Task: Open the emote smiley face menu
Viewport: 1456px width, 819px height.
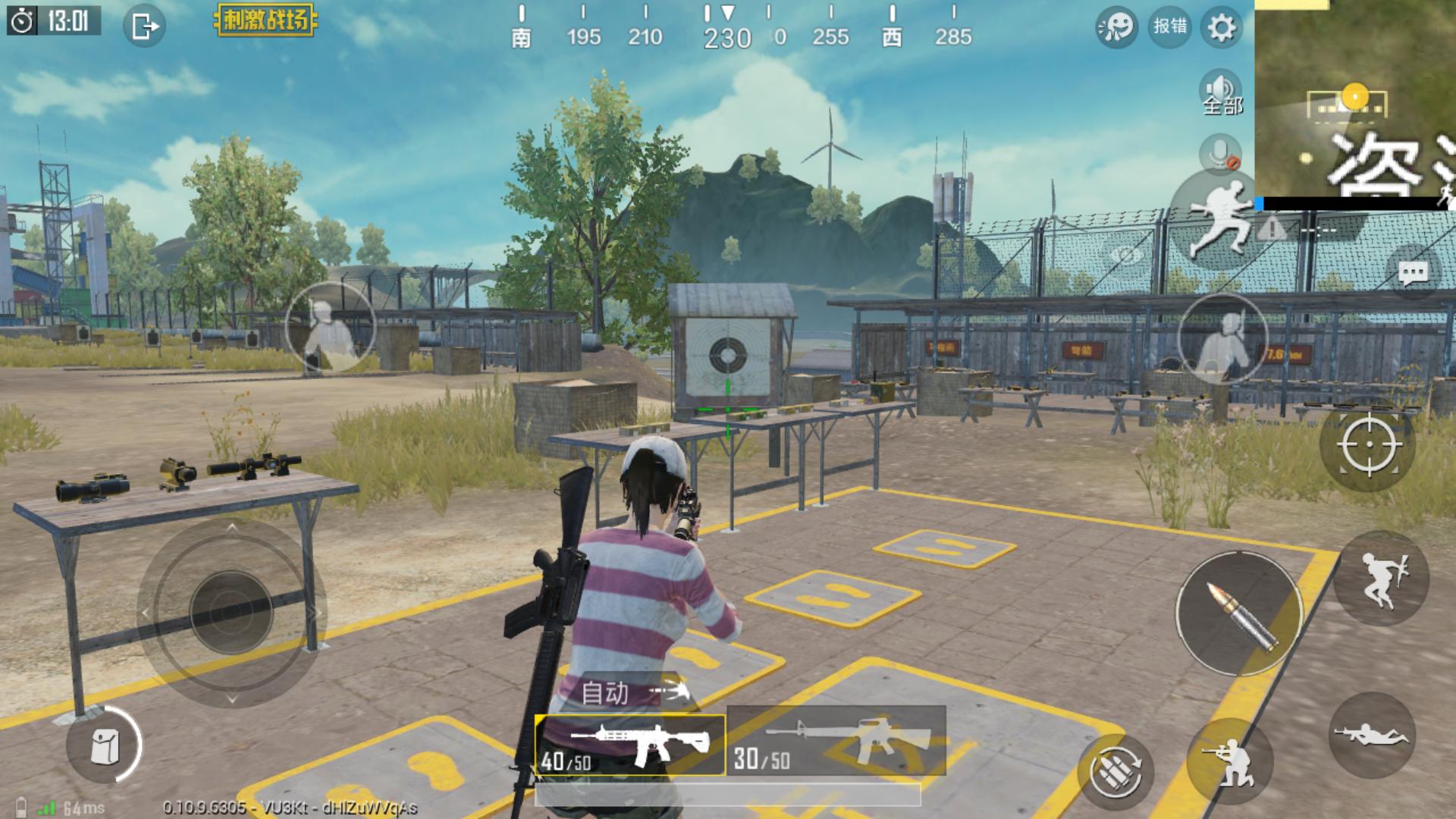Action: 1116,28
